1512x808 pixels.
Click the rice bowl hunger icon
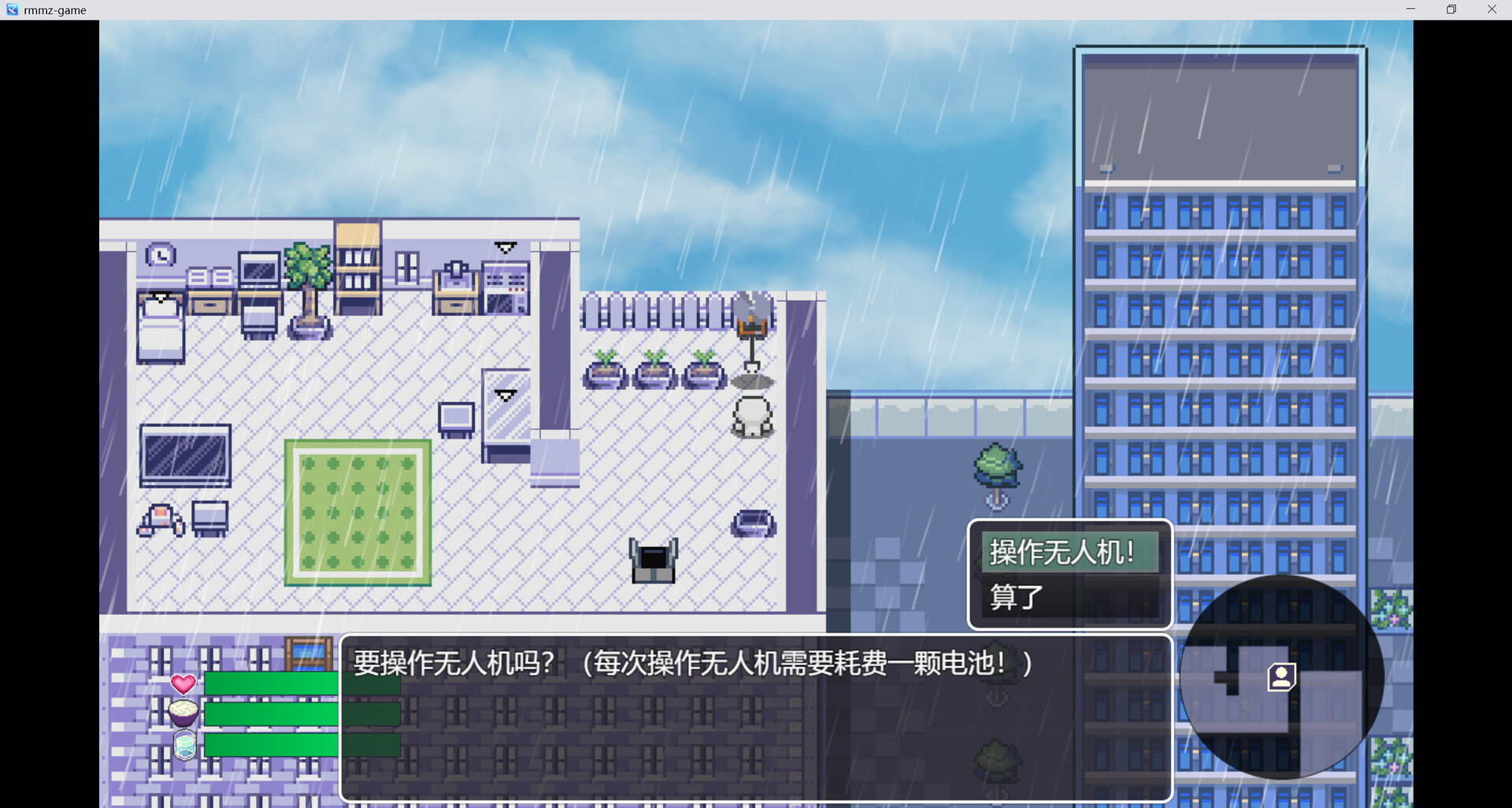[184, 713]
